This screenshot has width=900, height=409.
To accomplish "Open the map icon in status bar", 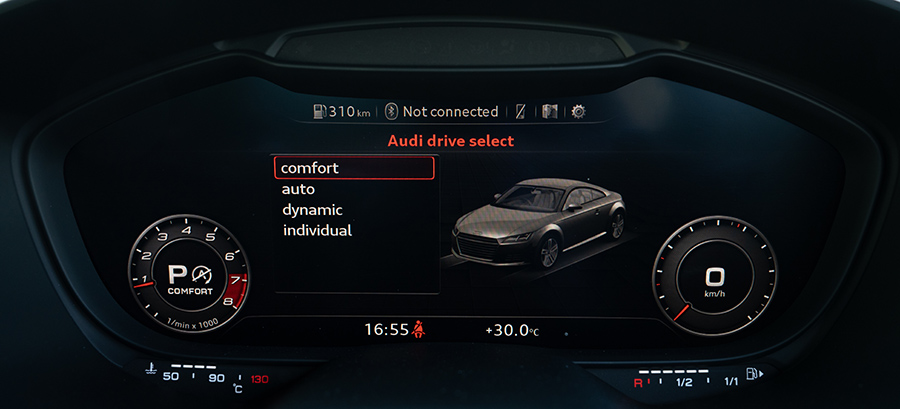I will pos(550,111).
